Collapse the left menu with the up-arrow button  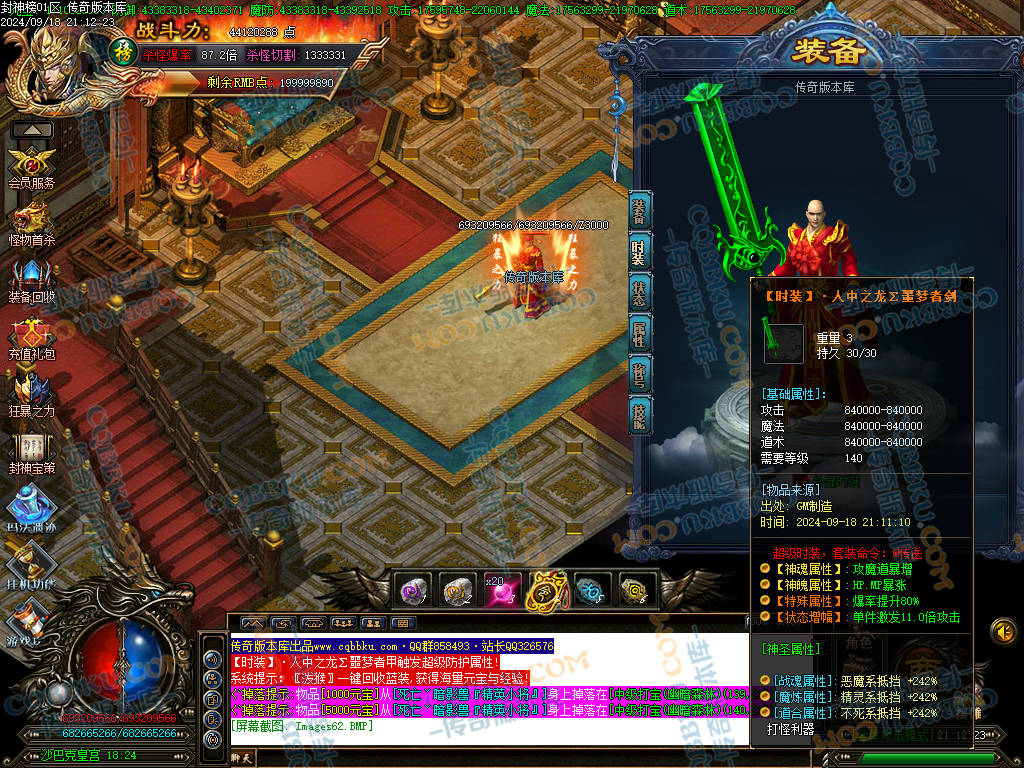[32, 130]
